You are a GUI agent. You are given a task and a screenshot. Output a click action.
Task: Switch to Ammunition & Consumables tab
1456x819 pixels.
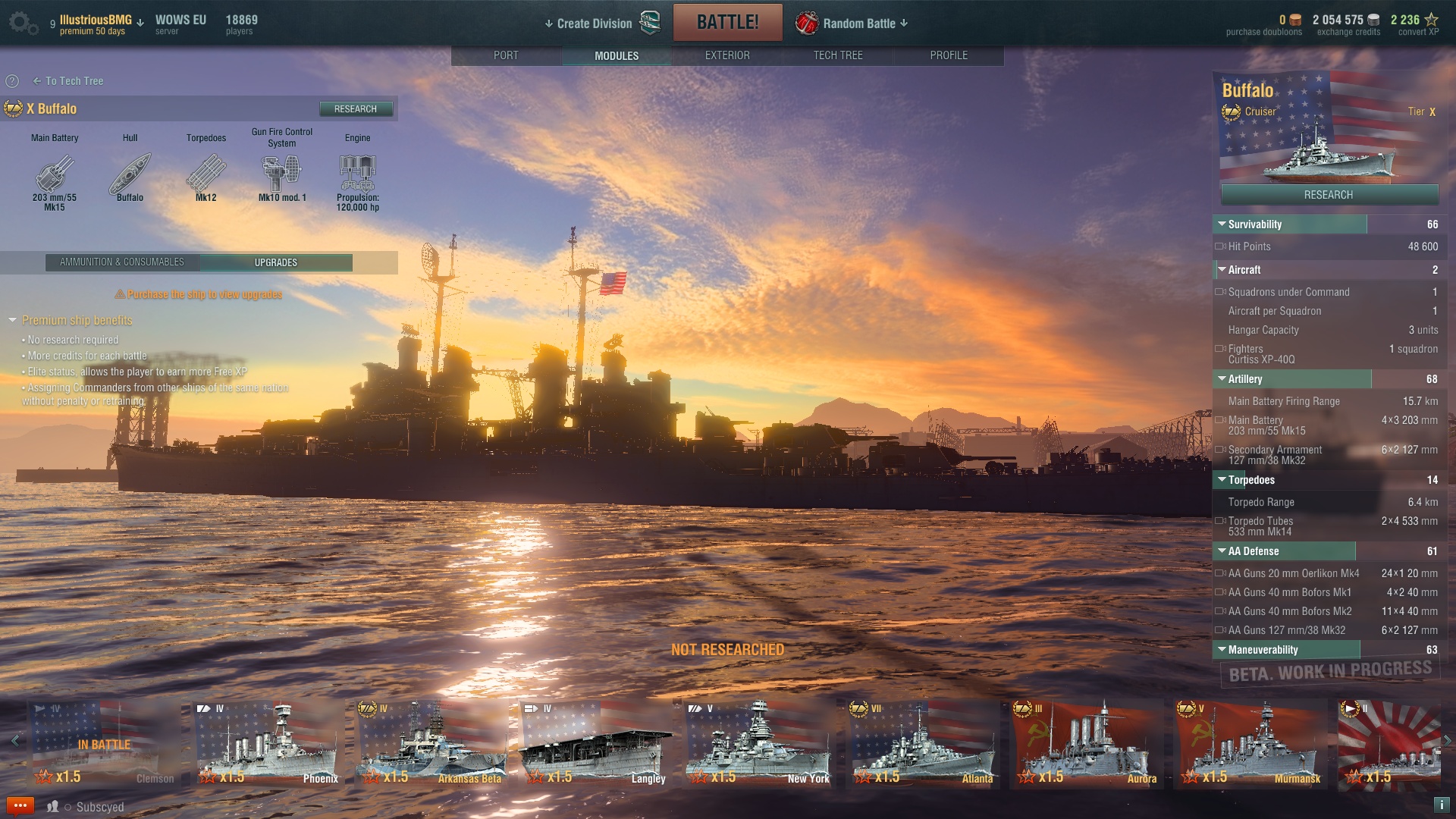pyautogui.click(x=122, y=262)
